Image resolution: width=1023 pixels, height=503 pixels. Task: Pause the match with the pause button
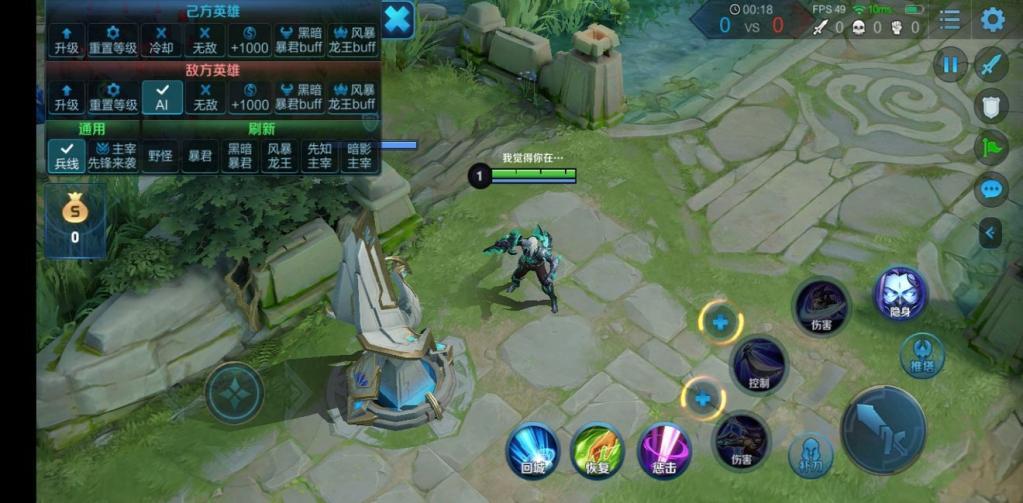point(949,65)
